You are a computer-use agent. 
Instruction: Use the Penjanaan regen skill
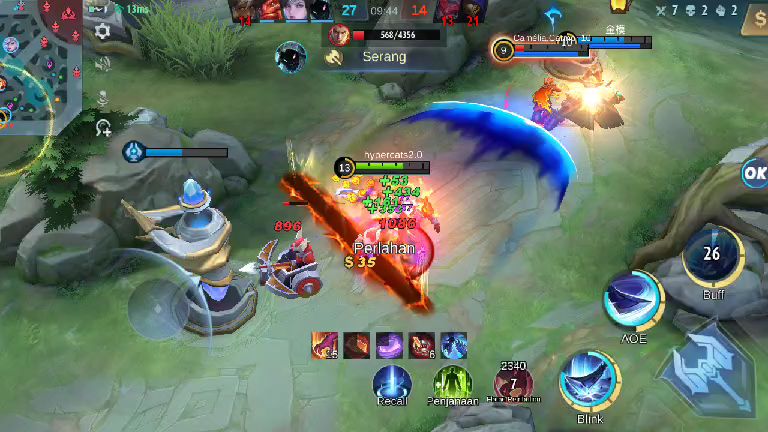(452, 385)
